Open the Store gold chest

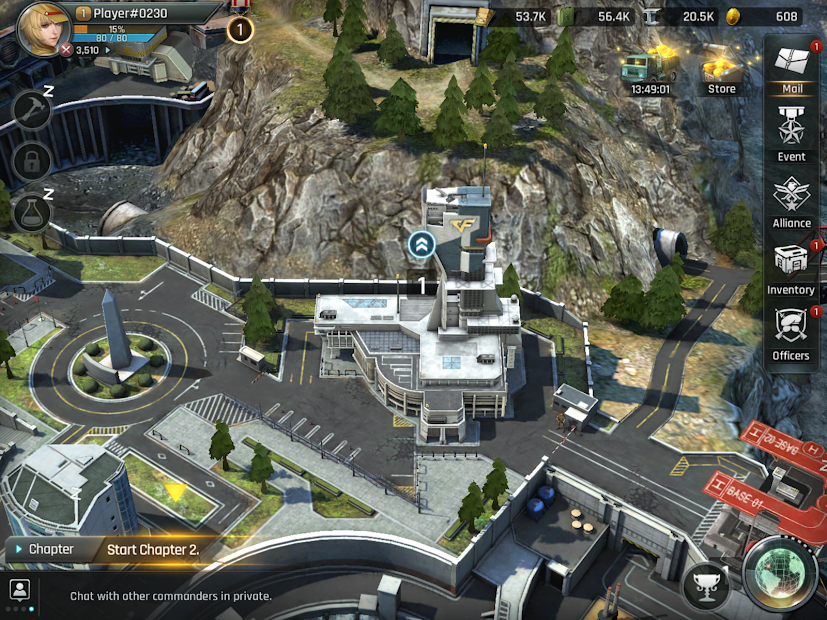pos(721,68)
